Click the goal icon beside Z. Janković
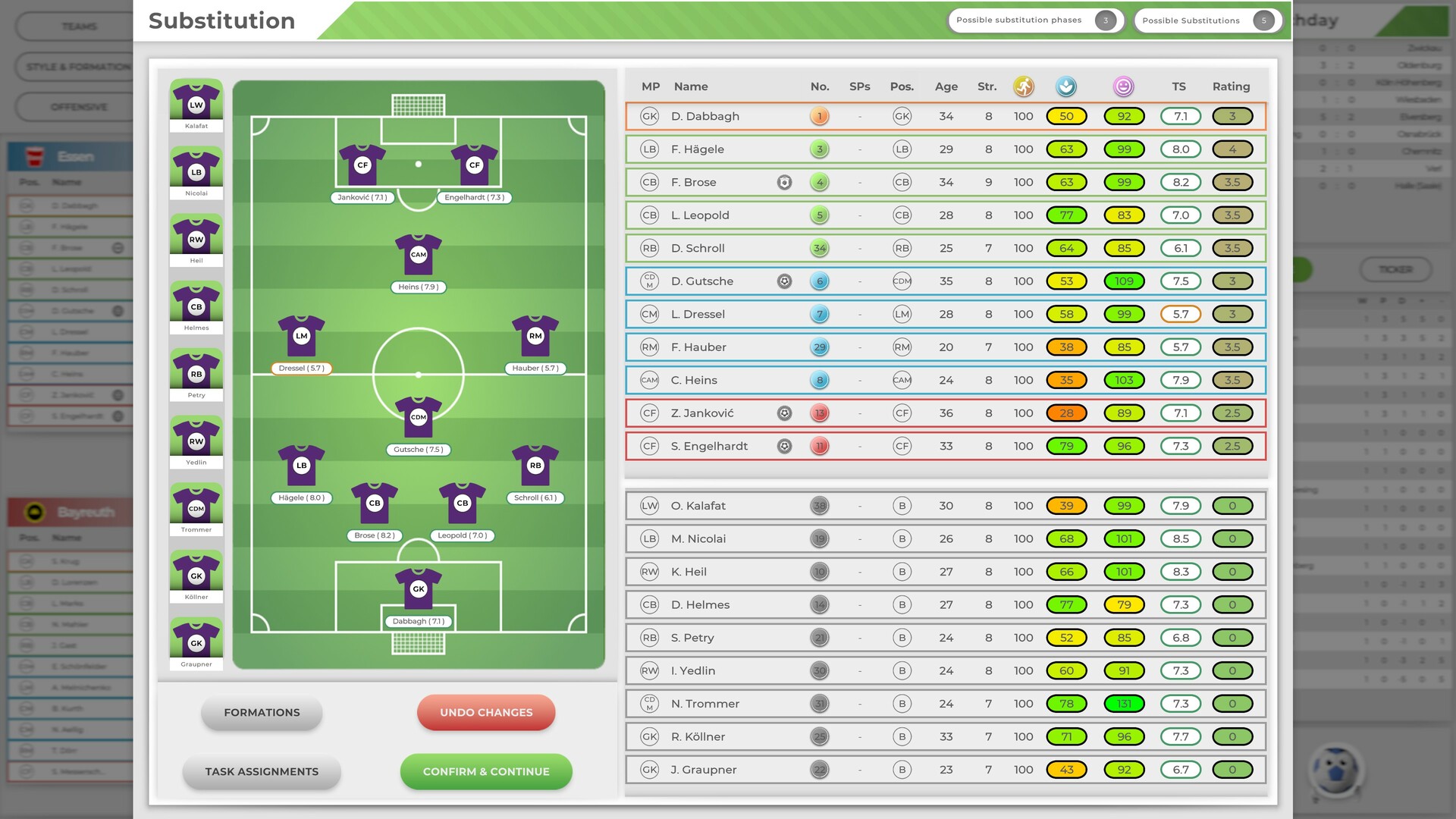Screen dimensions: 1456x819 tap(785, 413)
